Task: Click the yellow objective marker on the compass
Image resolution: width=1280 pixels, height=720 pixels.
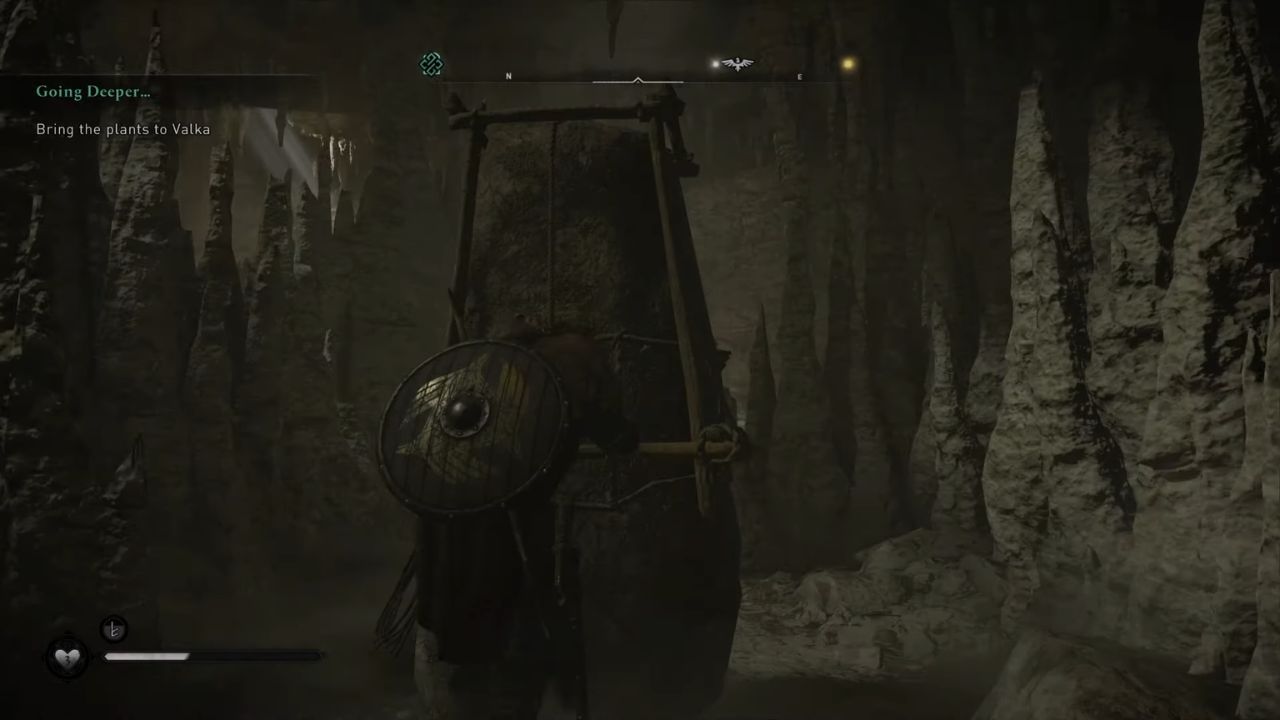Action: pyautogui.click(x=847, y=62)
